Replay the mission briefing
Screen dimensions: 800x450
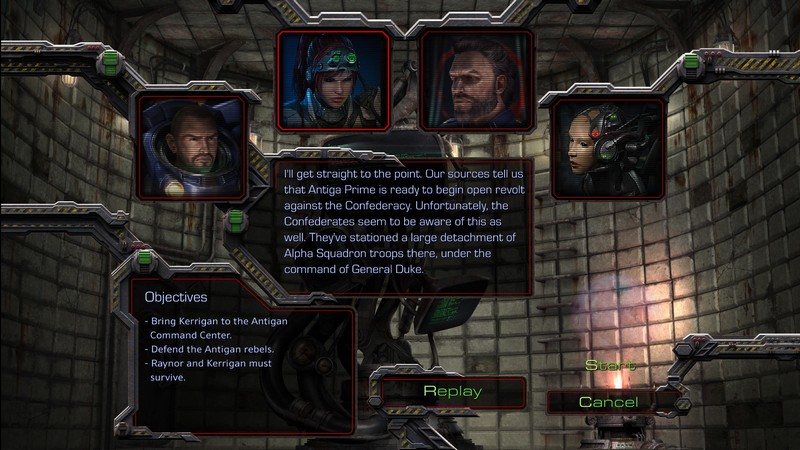pyautogui.click(x=453, y=391)
